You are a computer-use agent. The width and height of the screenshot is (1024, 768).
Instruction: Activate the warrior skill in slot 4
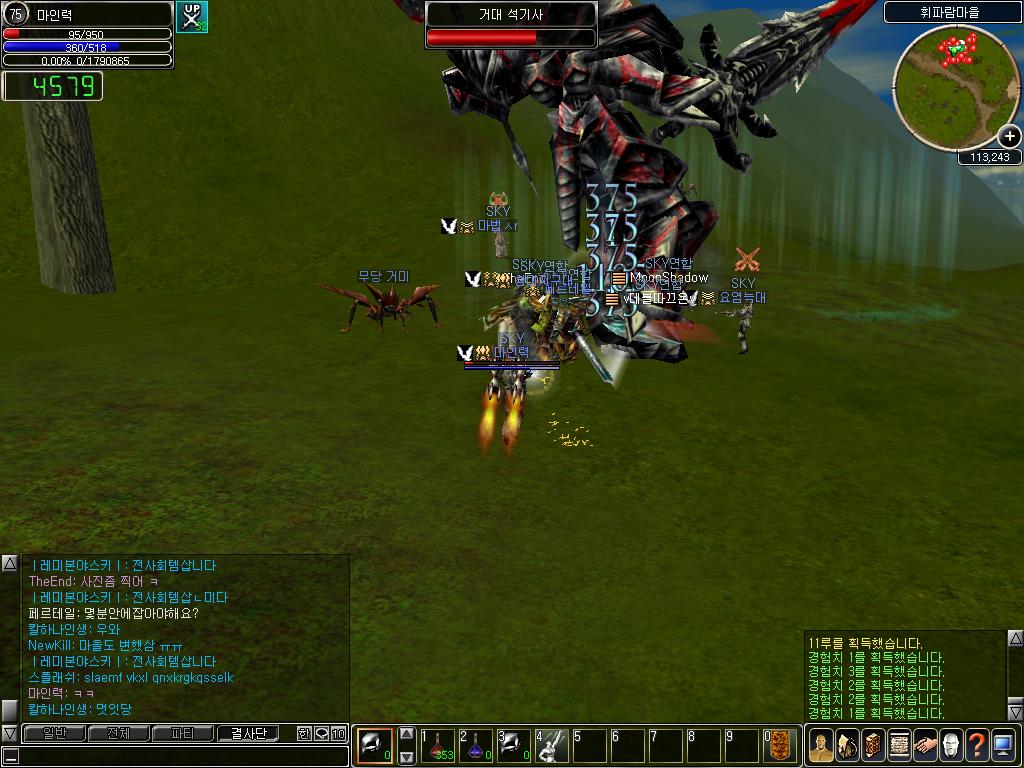tap(552, 745)
